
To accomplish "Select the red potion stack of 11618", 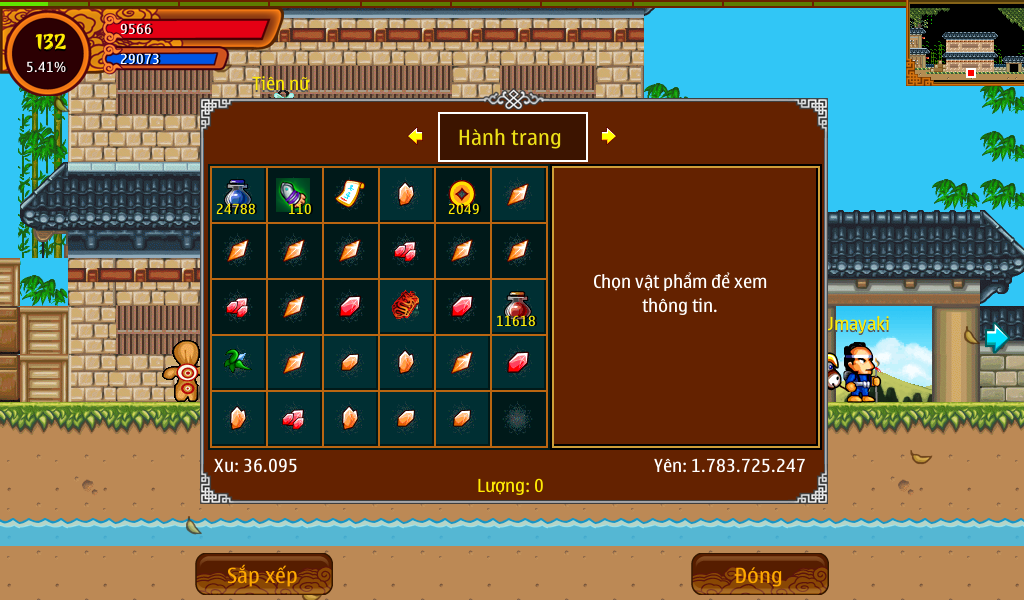I will (518, 307).
